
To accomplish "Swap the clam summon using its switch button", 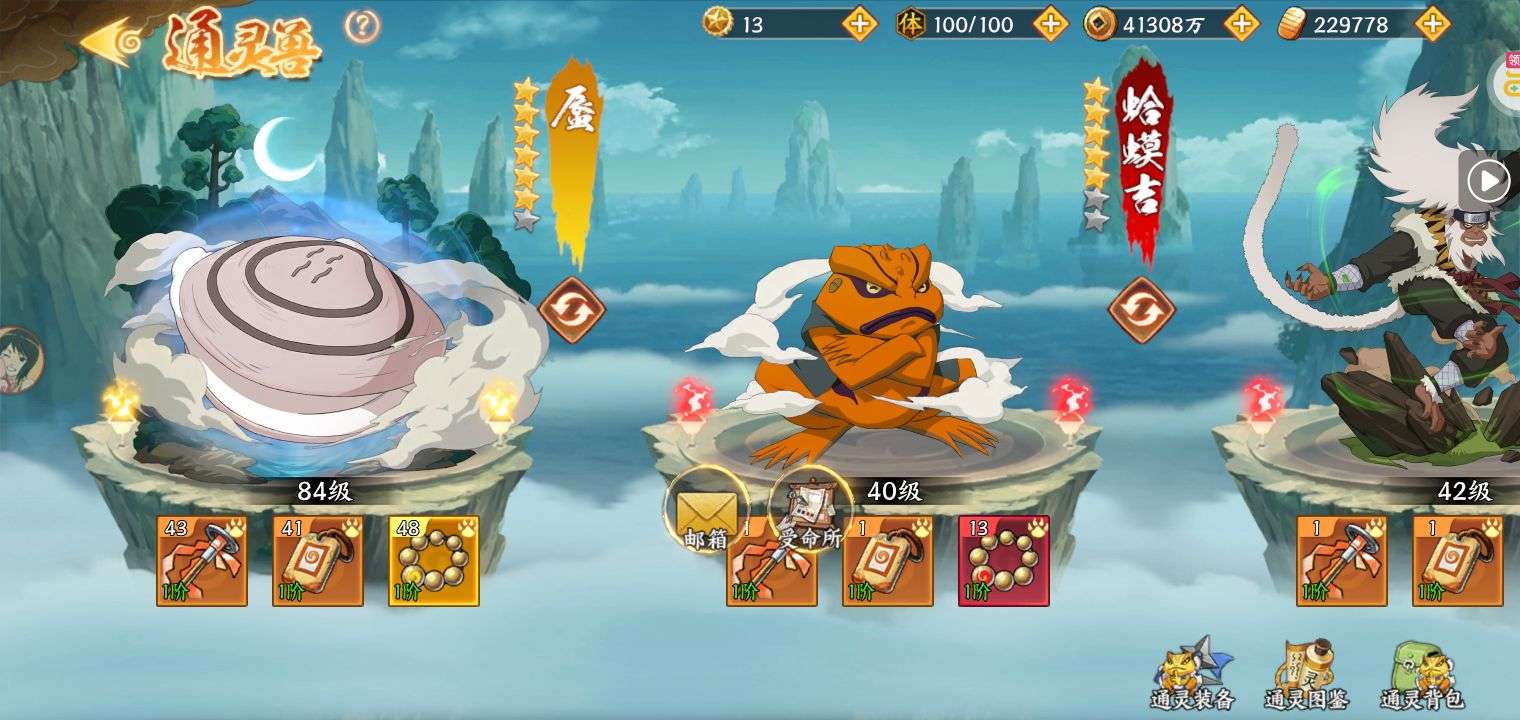I will 571,310.
